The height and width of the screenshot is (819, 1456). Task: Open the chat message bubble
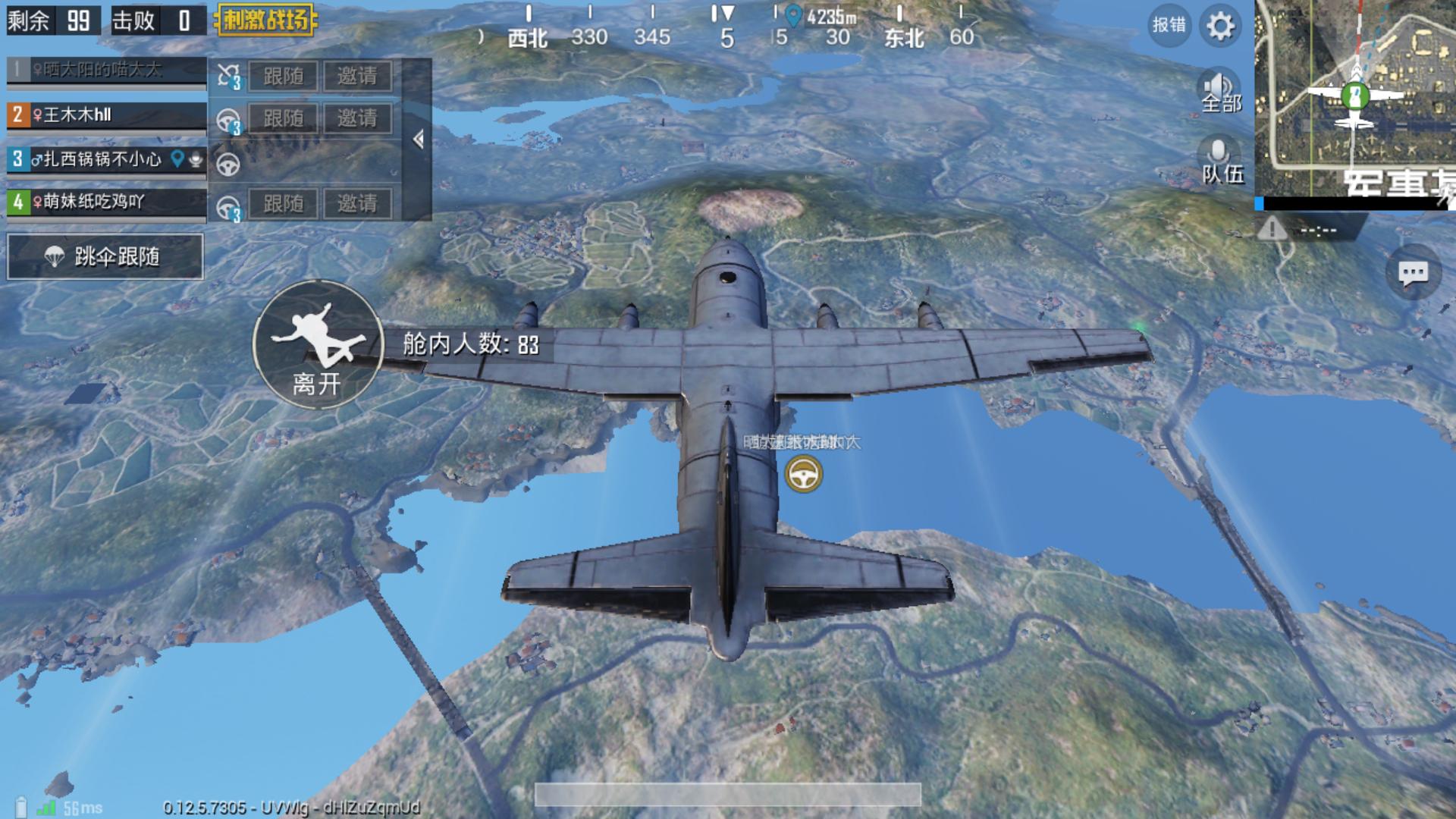coord(1413,273)
